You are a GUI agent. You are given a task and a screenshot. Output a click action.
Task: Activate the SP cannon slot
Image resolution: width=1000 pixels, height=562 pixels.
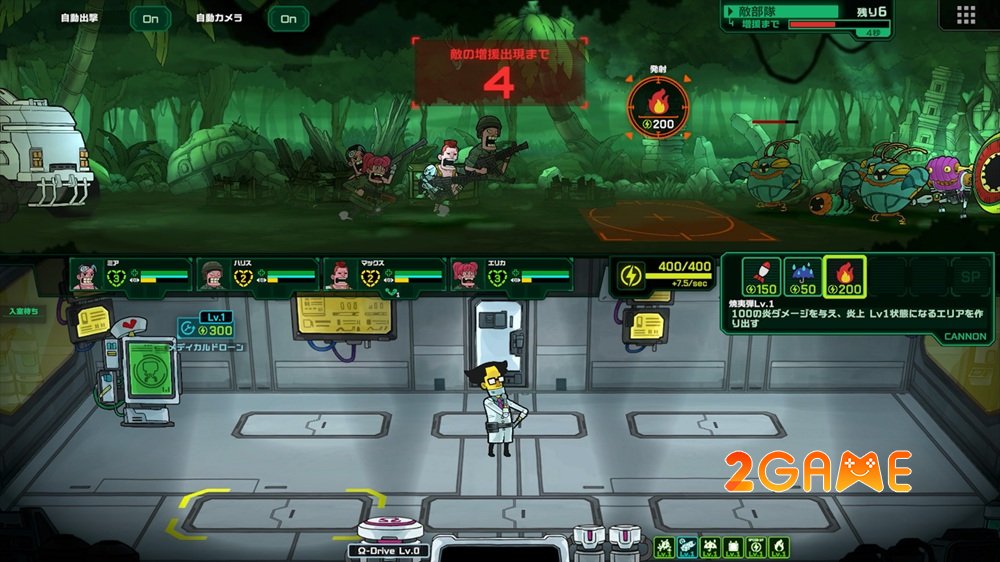coord(966,277)
